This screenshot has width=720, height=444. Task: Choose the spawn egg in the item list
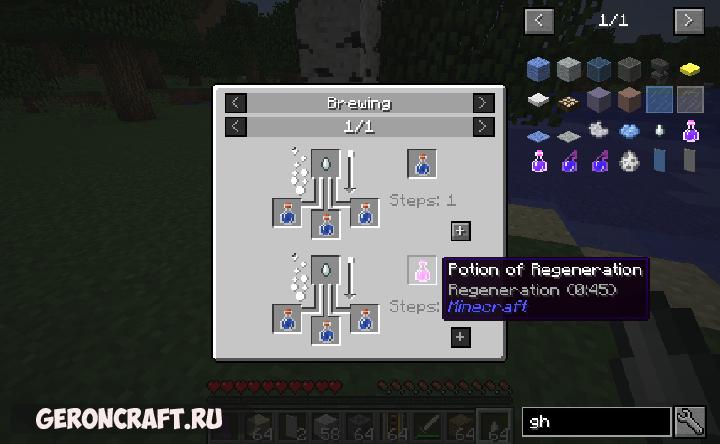pos(629,159)
